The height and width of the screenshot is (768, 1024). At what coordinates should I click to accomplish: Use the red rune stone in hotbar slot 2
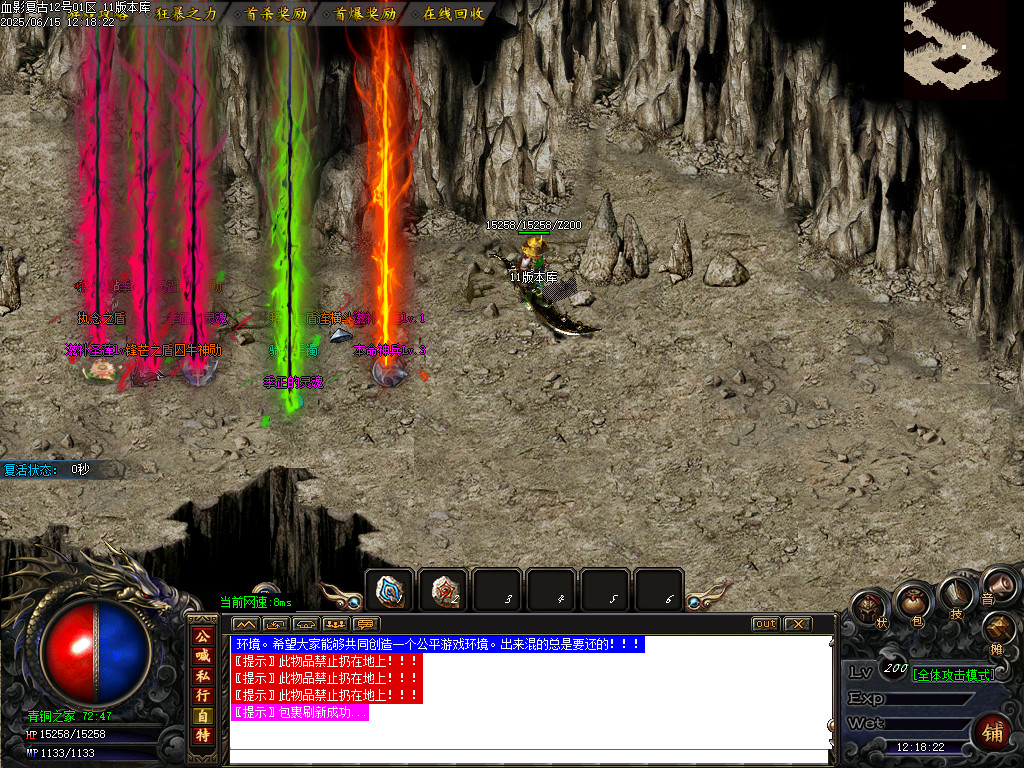tap(444, 591)
